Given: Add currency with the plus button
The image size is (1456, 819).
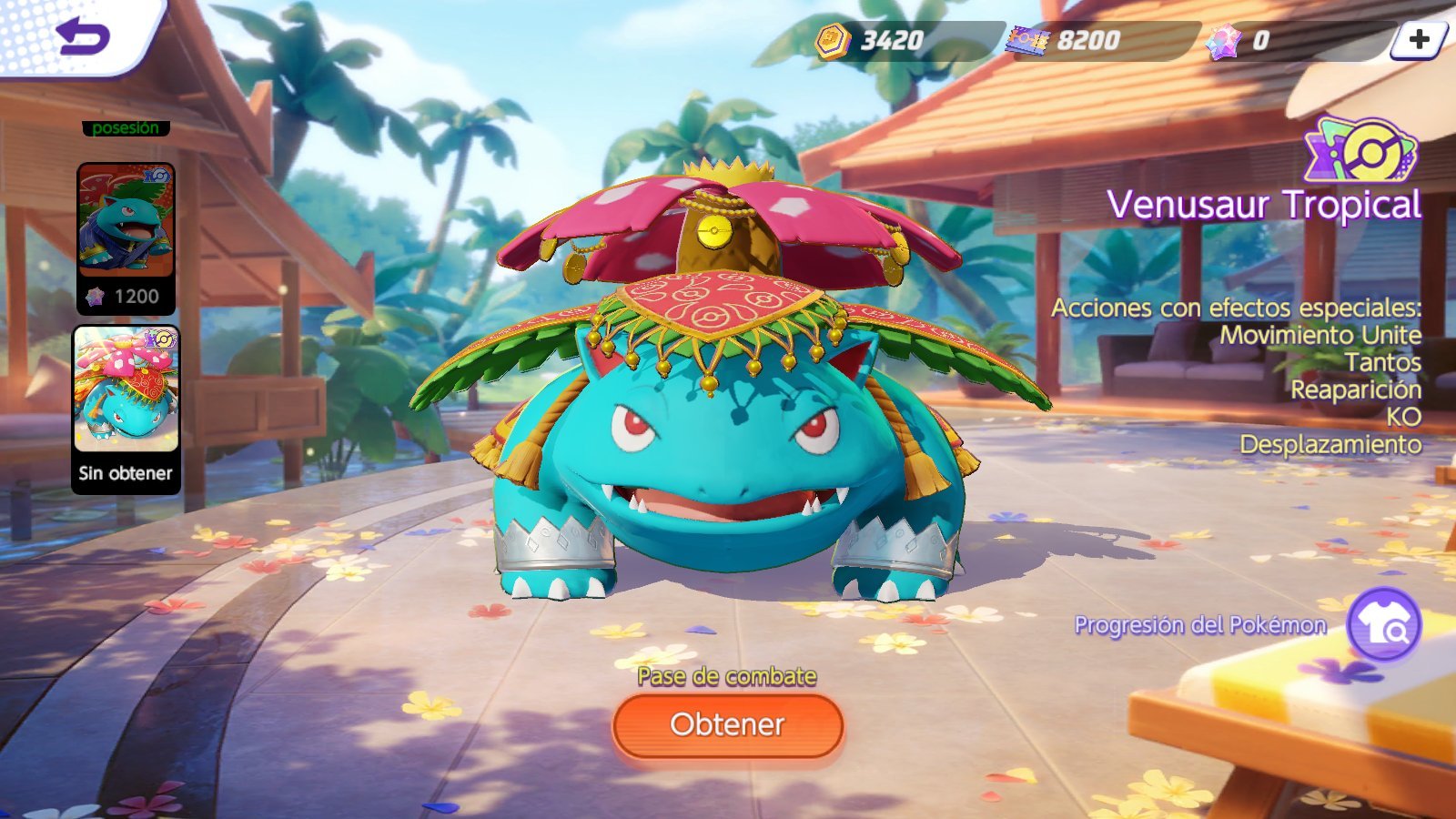Looking at the screenshot, I should [1418, 39].
